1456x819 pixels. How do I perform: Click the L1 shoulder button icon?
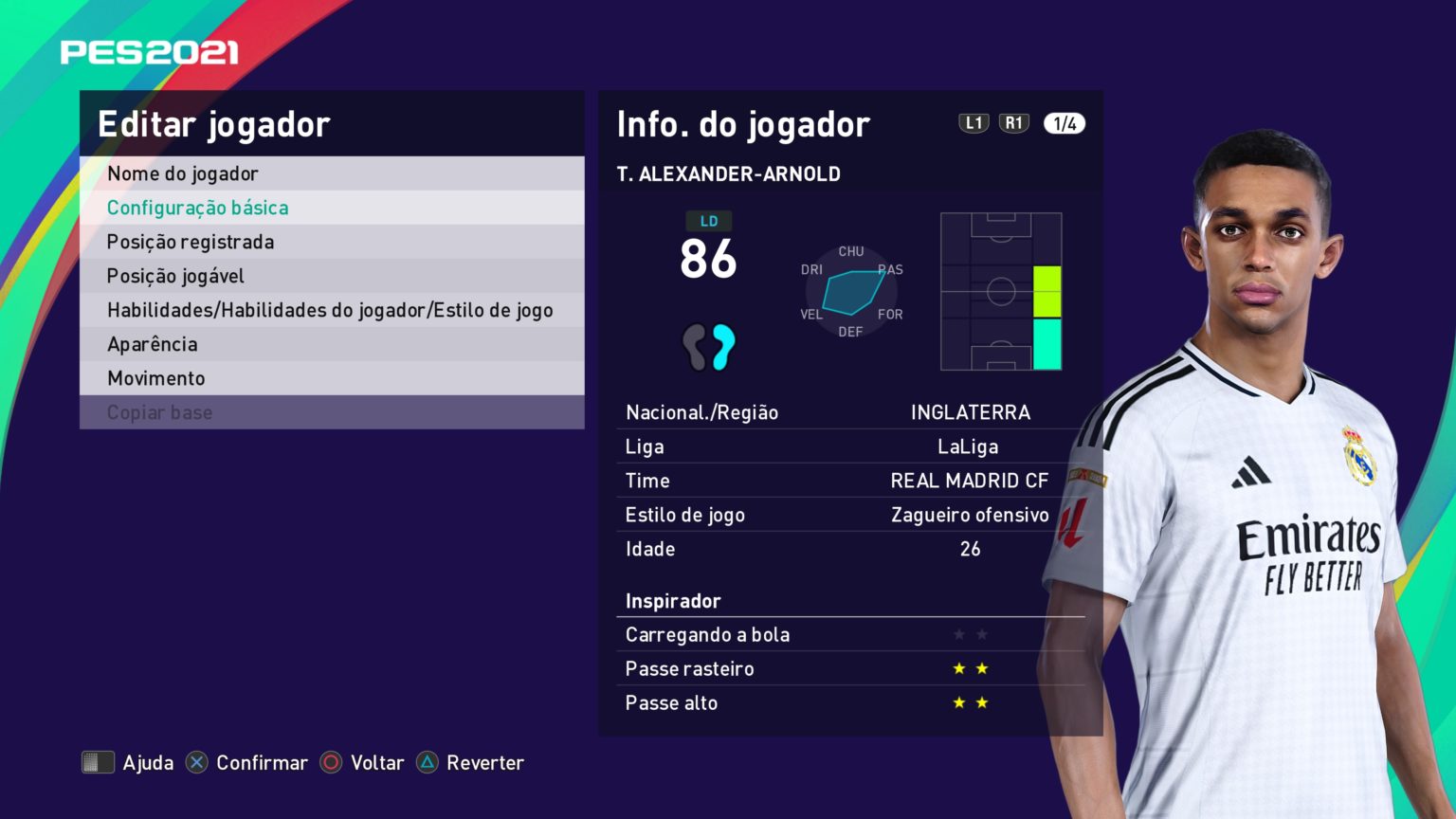[x=974, y=122]
